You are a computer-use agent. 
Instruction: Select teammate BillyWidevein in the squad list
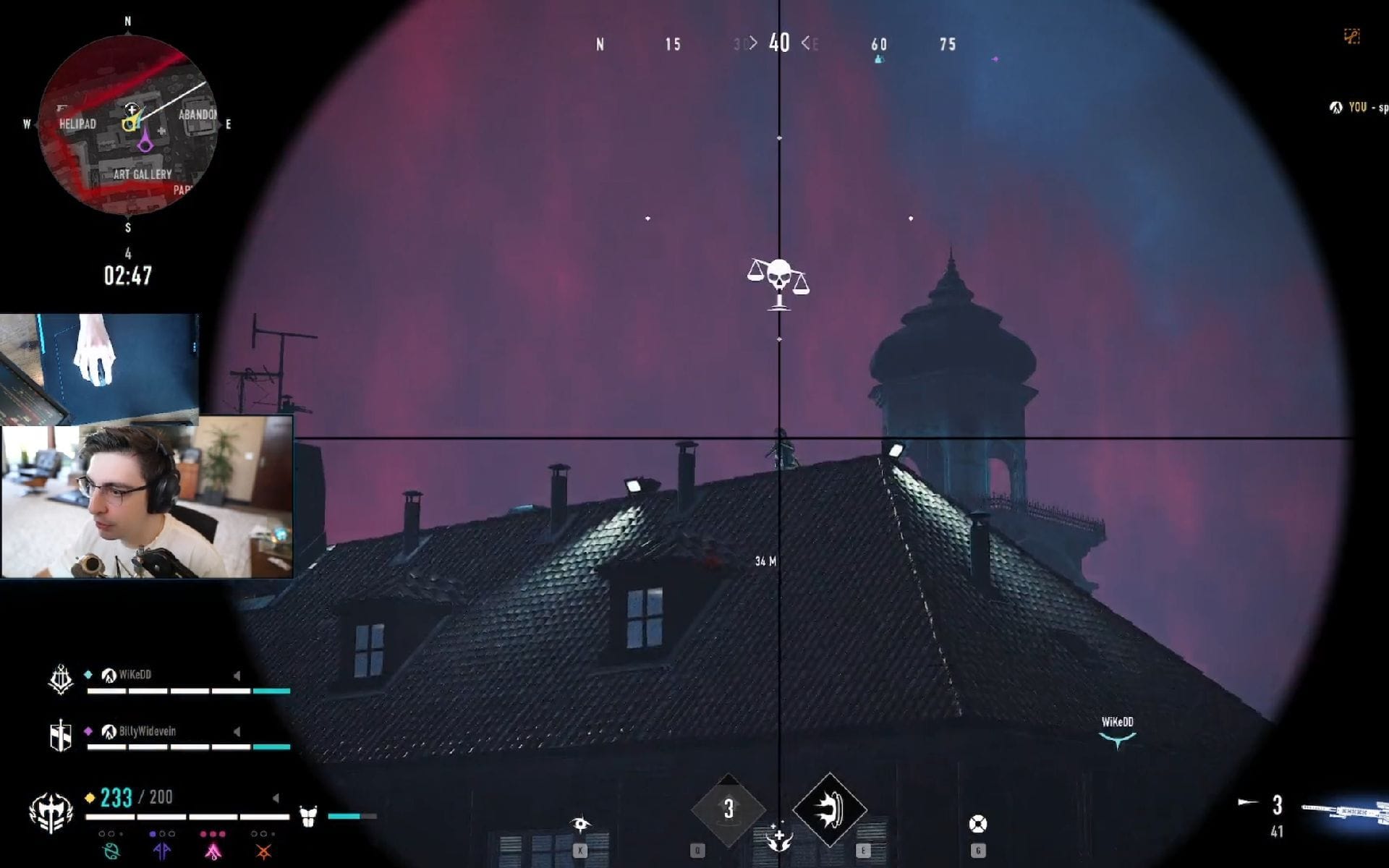coord(147,731)
